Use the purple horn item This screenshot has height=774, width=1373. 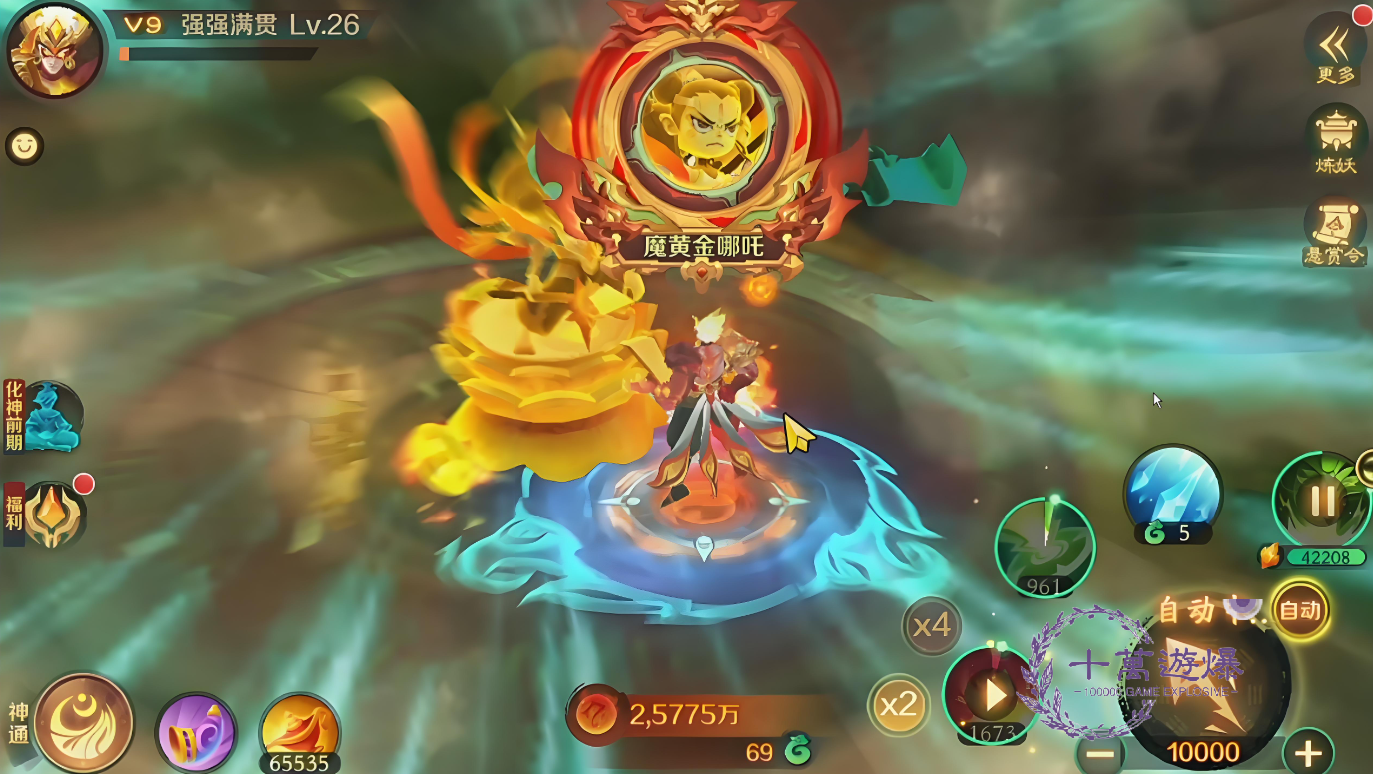[196, 733]
